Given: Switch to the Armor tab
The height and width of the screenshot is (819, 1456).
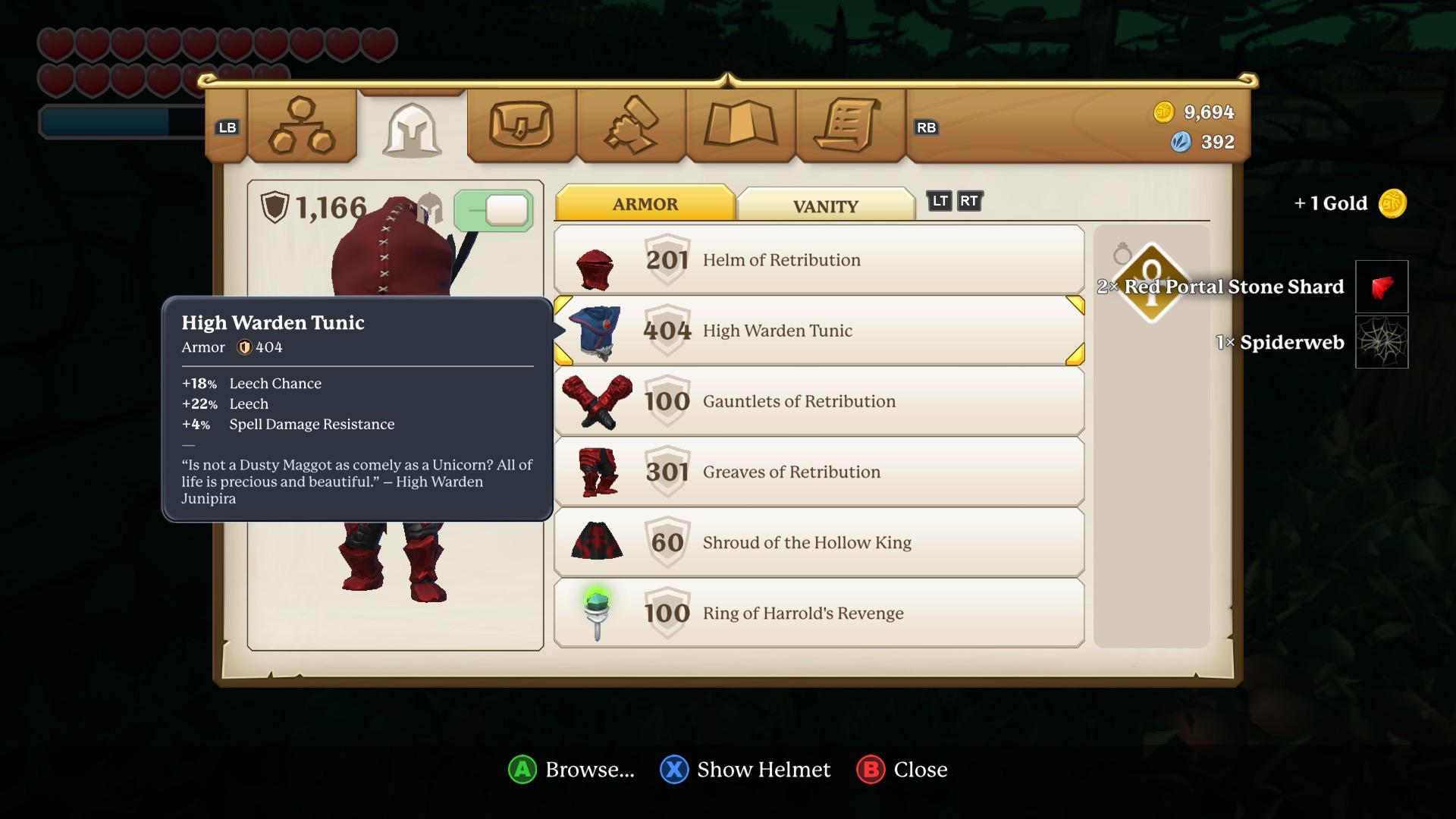Looking at the screenshot, I should pyautogui.click(x=645, y=203).
